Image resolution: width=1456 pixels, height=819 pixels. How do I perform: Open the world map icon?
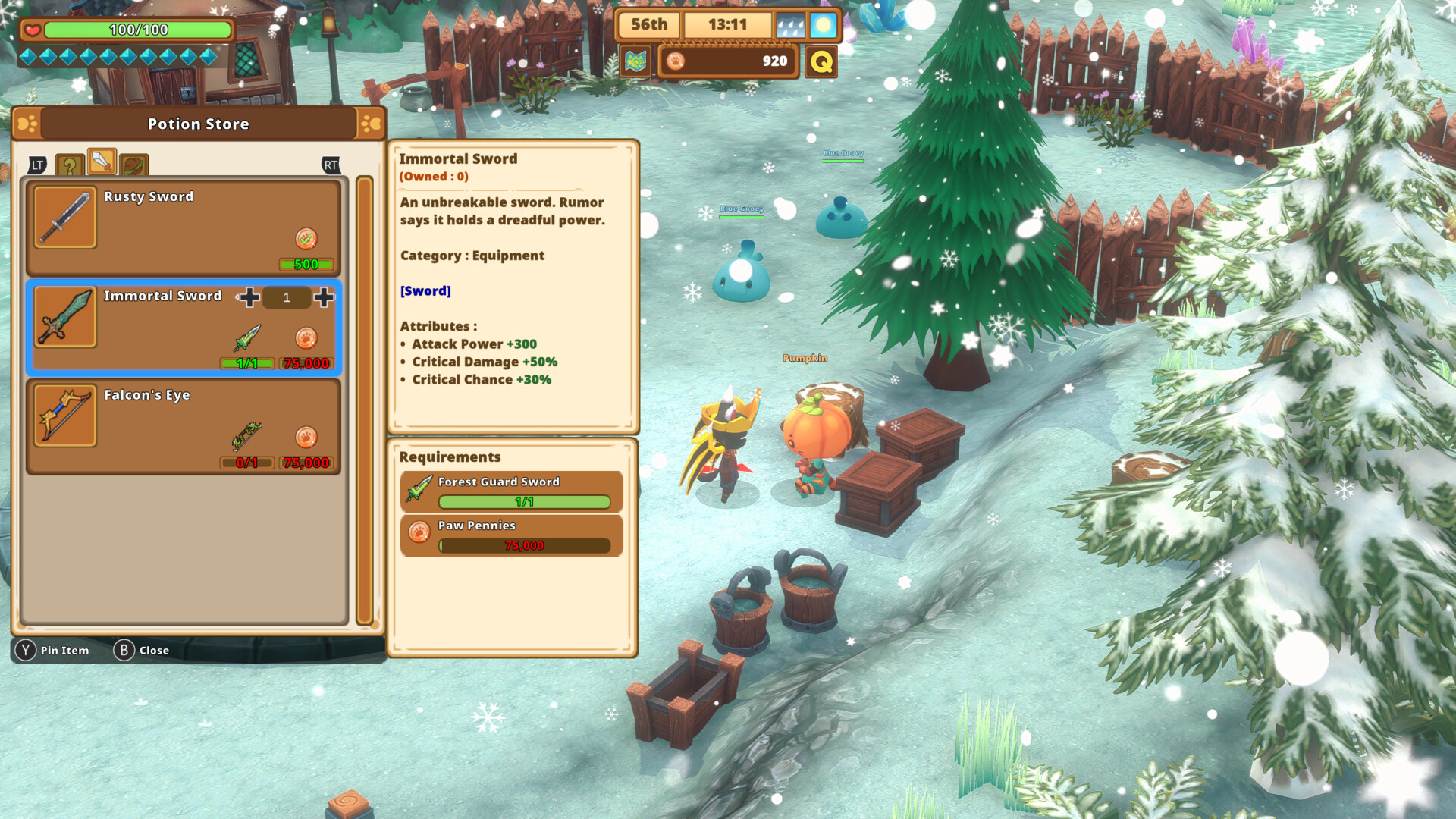pos(635,61)
